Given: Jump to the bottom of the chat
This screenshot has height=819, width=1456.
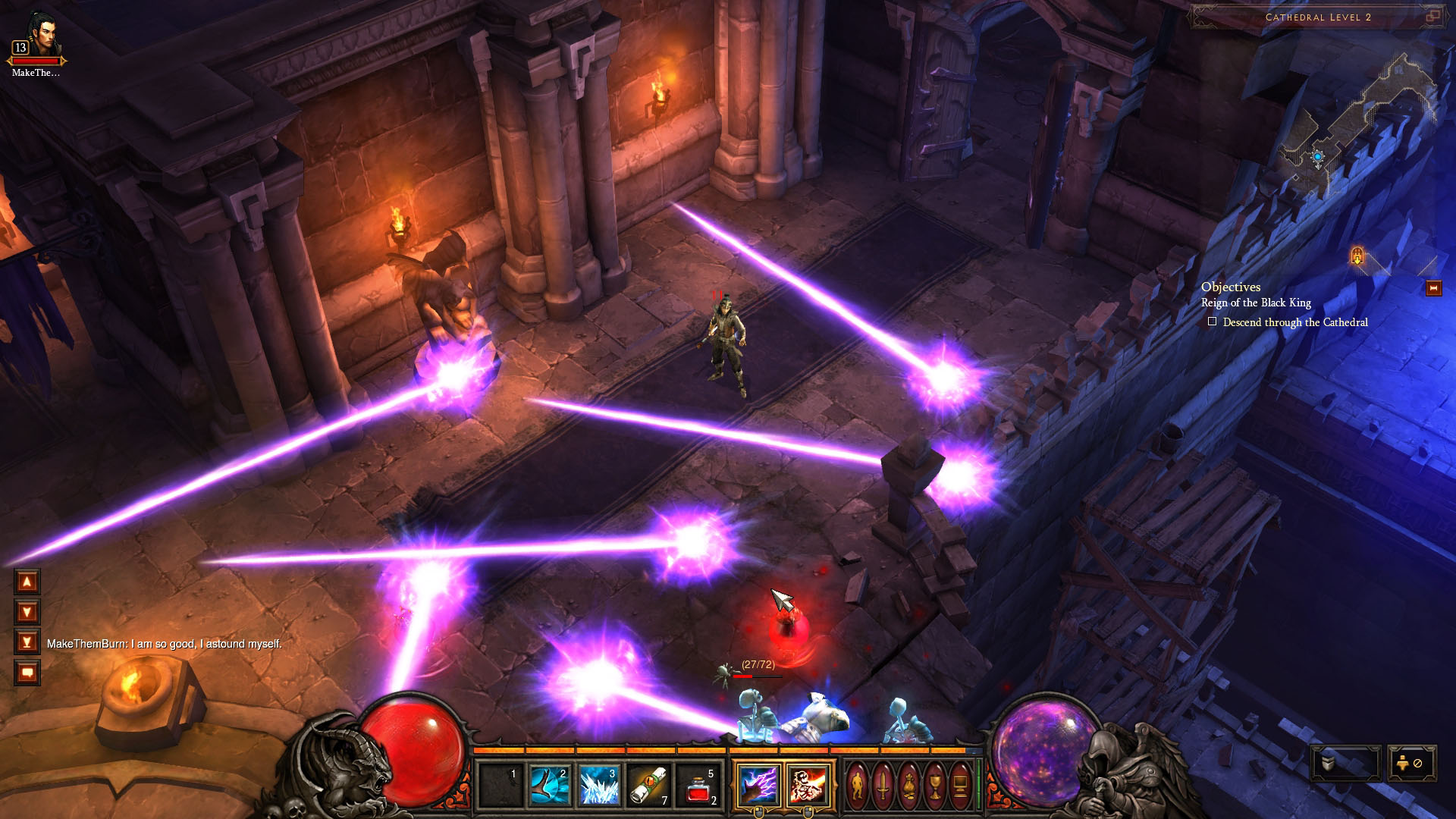Looking at the screenshot, I should pyautogui.click(x=27, y=642).
